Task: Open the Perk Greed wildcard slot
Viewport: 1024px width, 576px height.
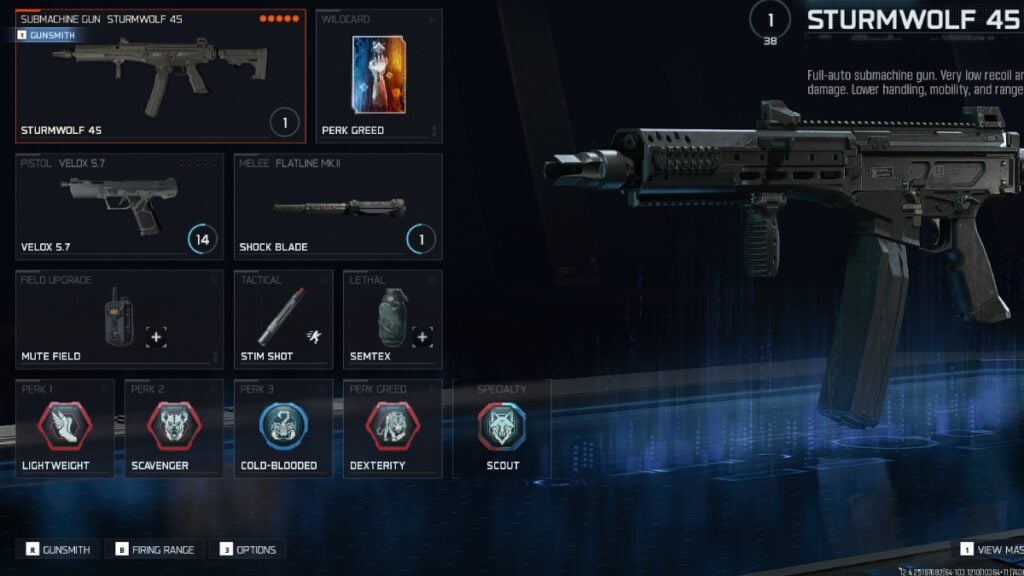Action: pyautogui.click(x=379, y=77)
